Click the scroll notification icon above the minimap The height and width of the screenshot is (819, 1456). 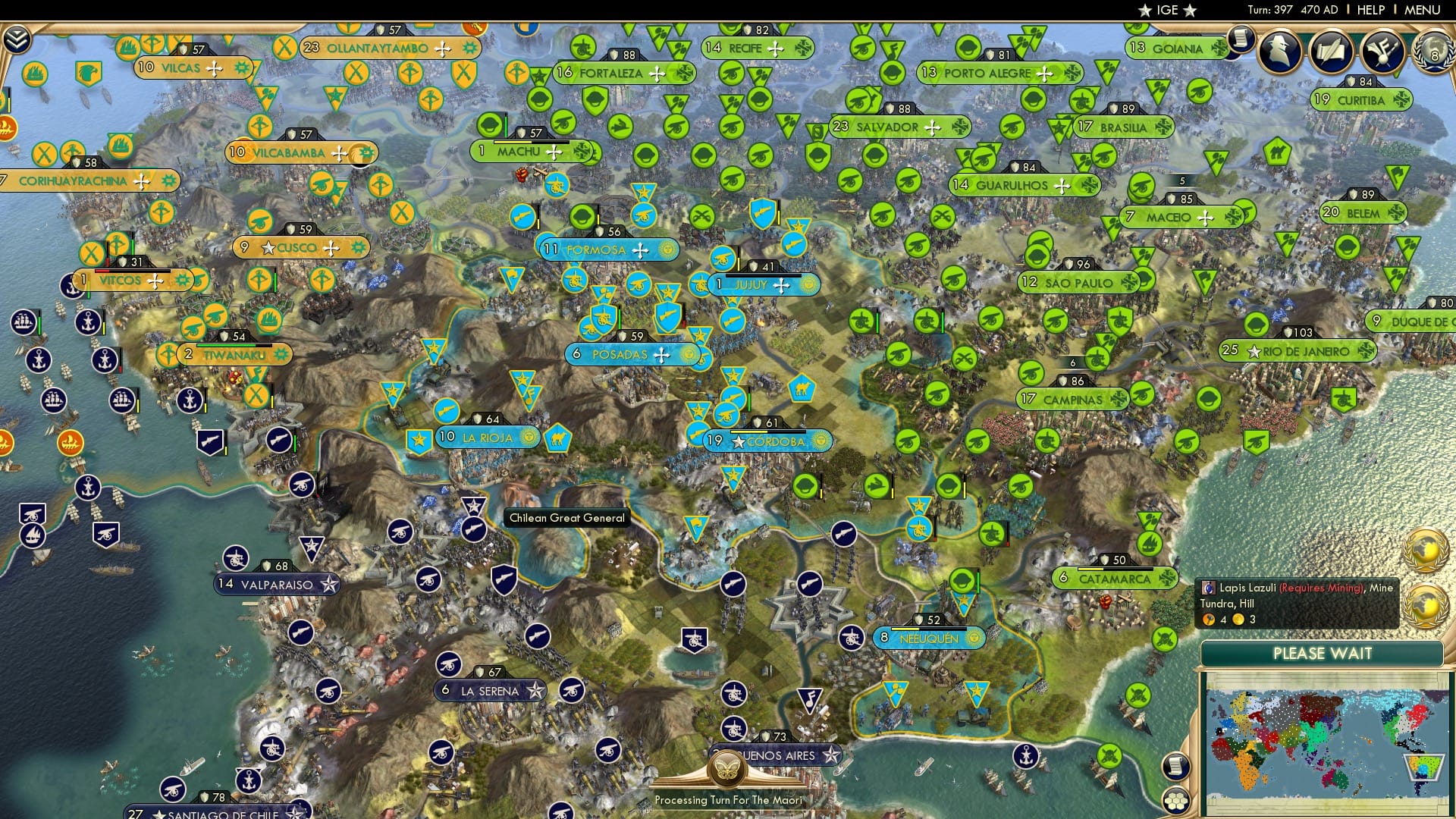(x=1176, y=766)
